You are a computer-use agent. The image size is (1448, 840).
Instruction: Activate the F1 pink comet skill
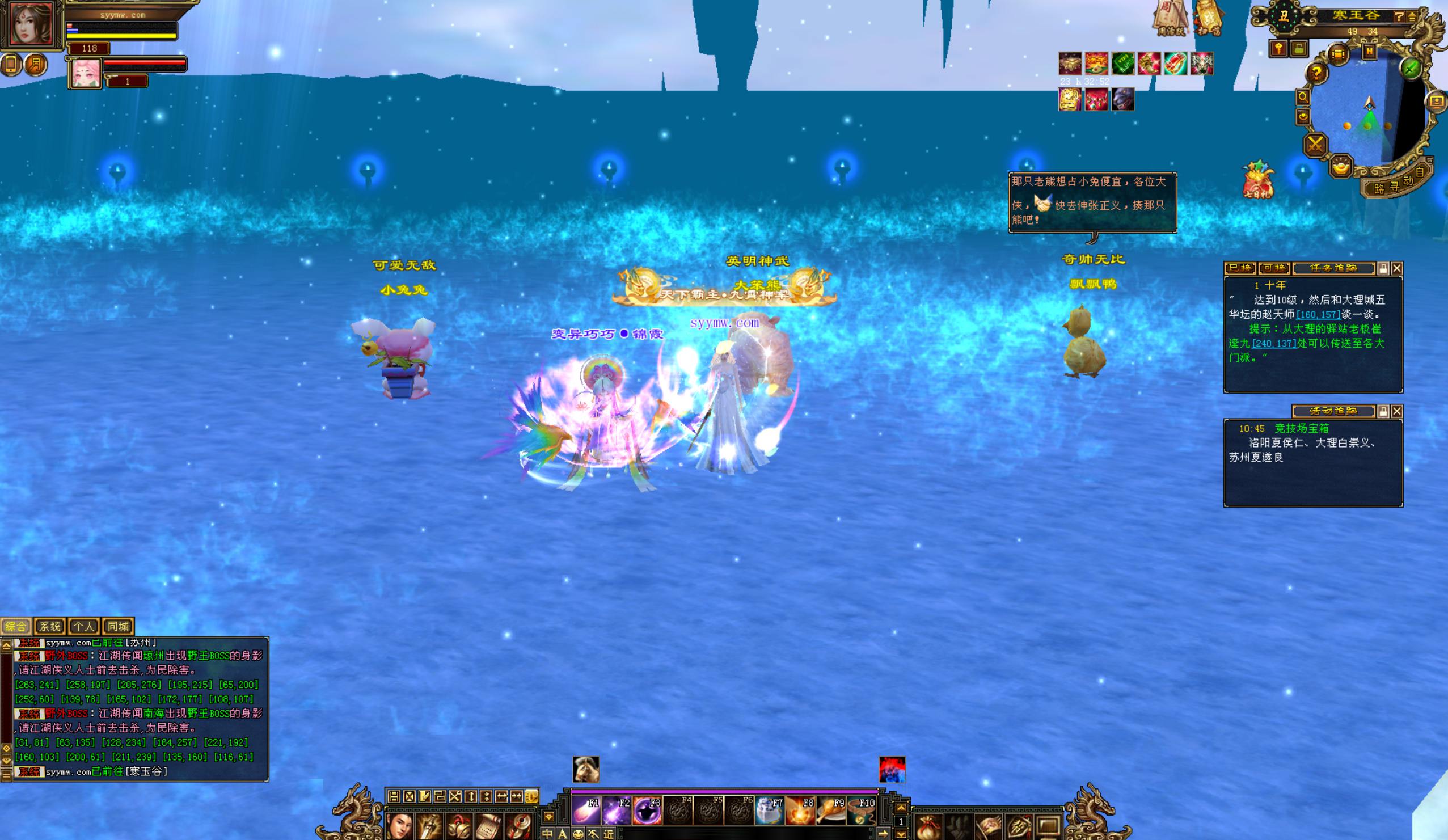(586, 811)
